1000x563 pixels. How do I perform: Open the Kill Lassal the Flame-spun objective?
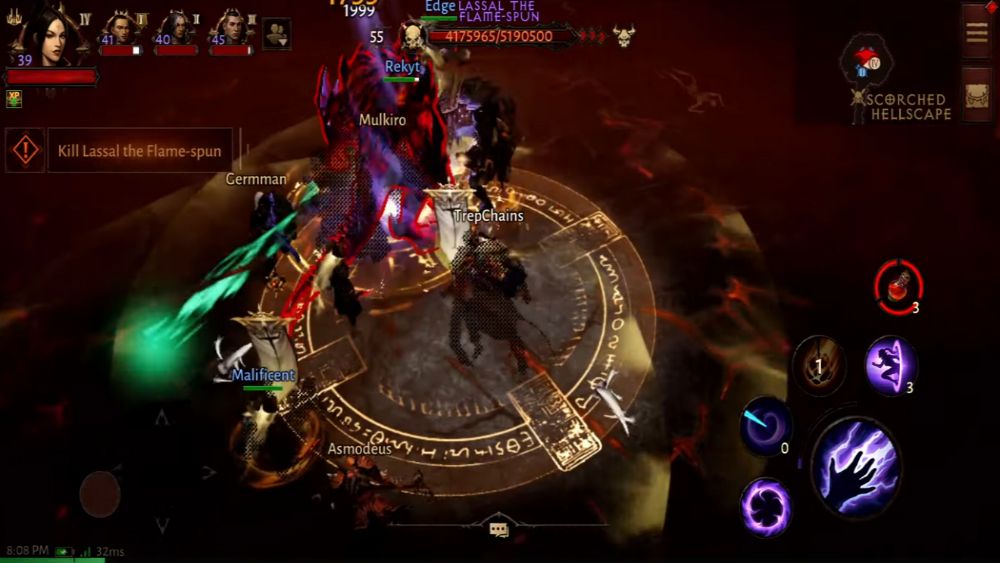click(x=139, y=151)
